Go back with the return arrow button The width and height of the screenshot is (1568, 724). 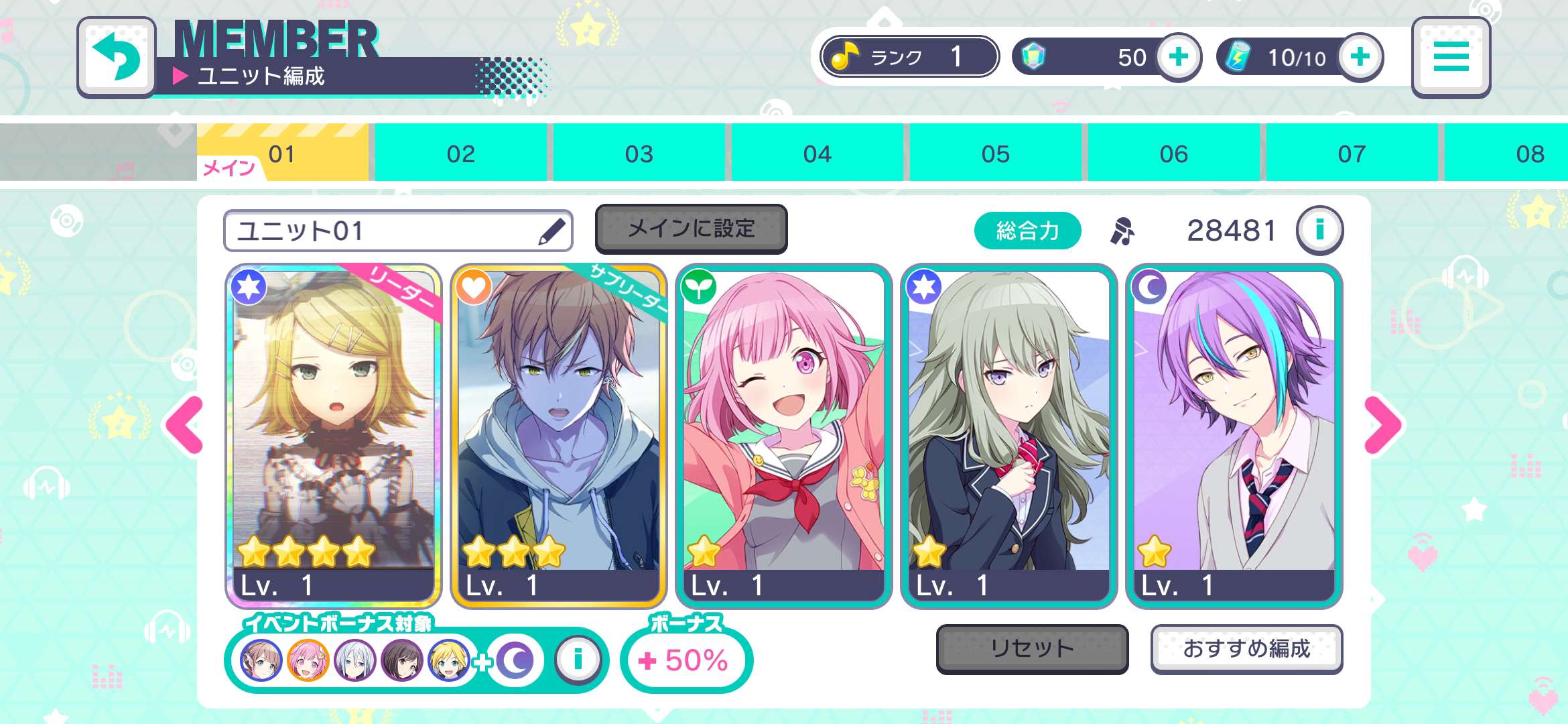click(117, 57)
